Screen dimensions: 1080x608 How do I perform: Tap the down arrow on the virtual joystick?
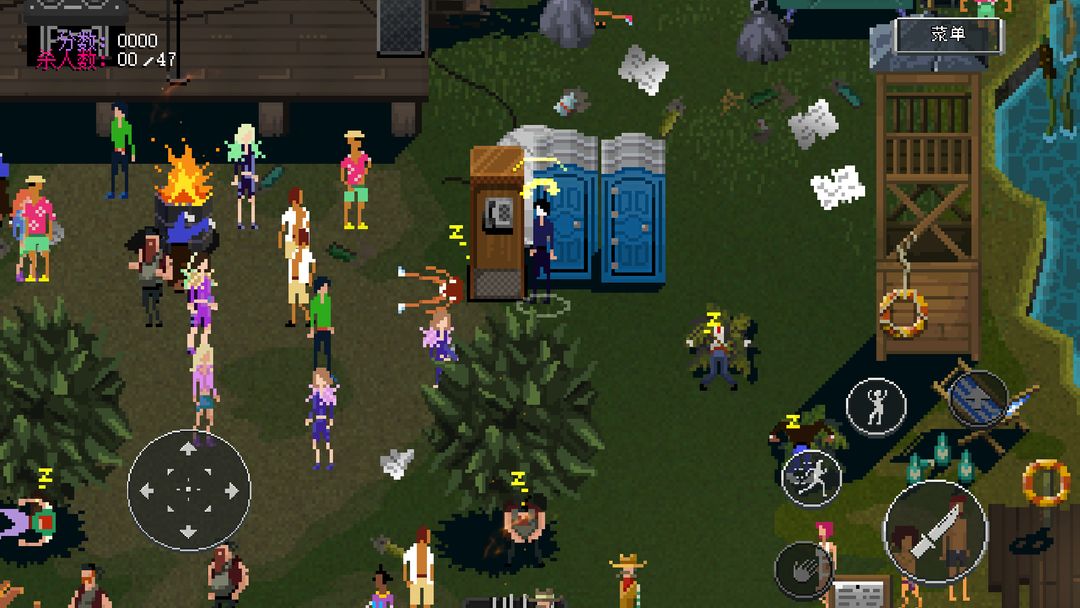[189, 531]
